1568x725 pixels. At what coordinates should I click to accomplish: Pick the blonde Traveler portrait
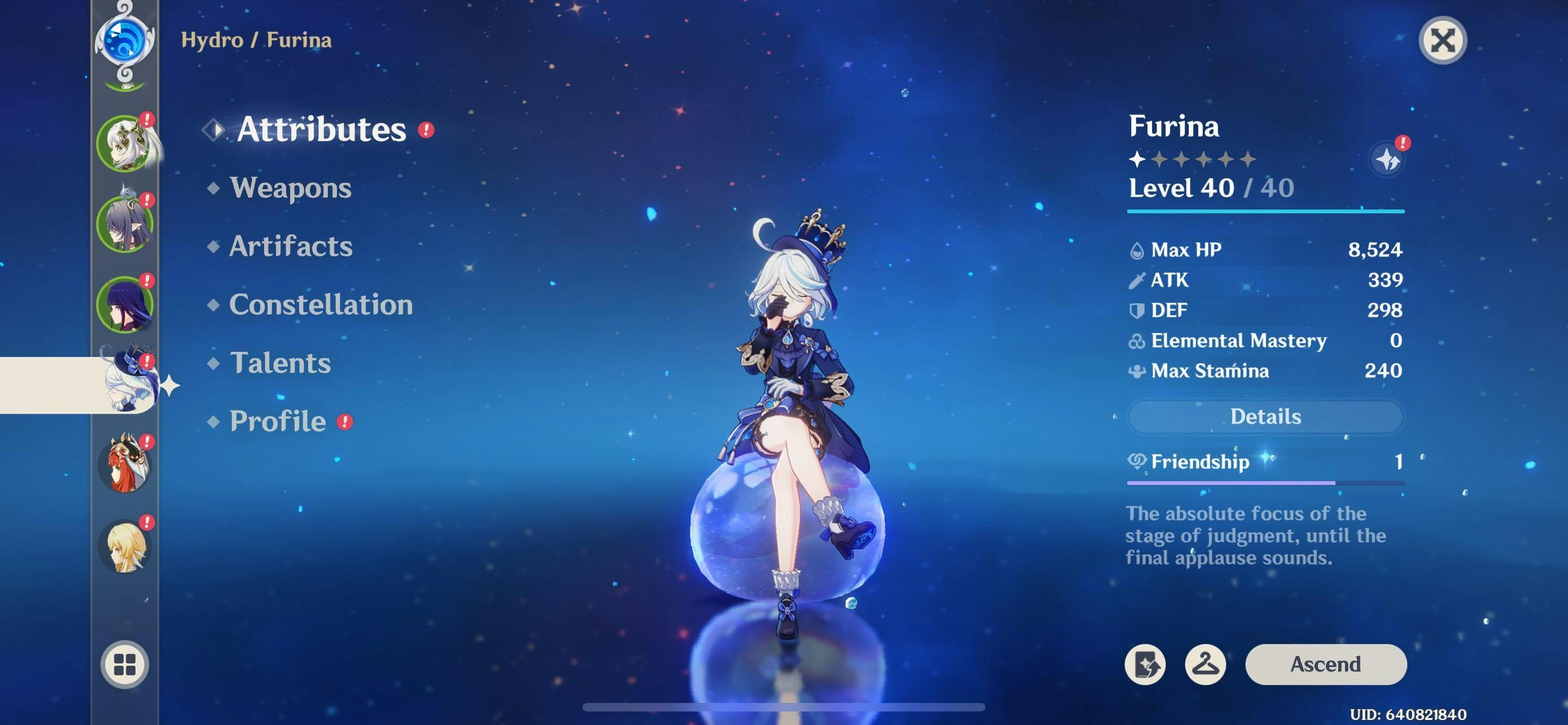point(125,546)
